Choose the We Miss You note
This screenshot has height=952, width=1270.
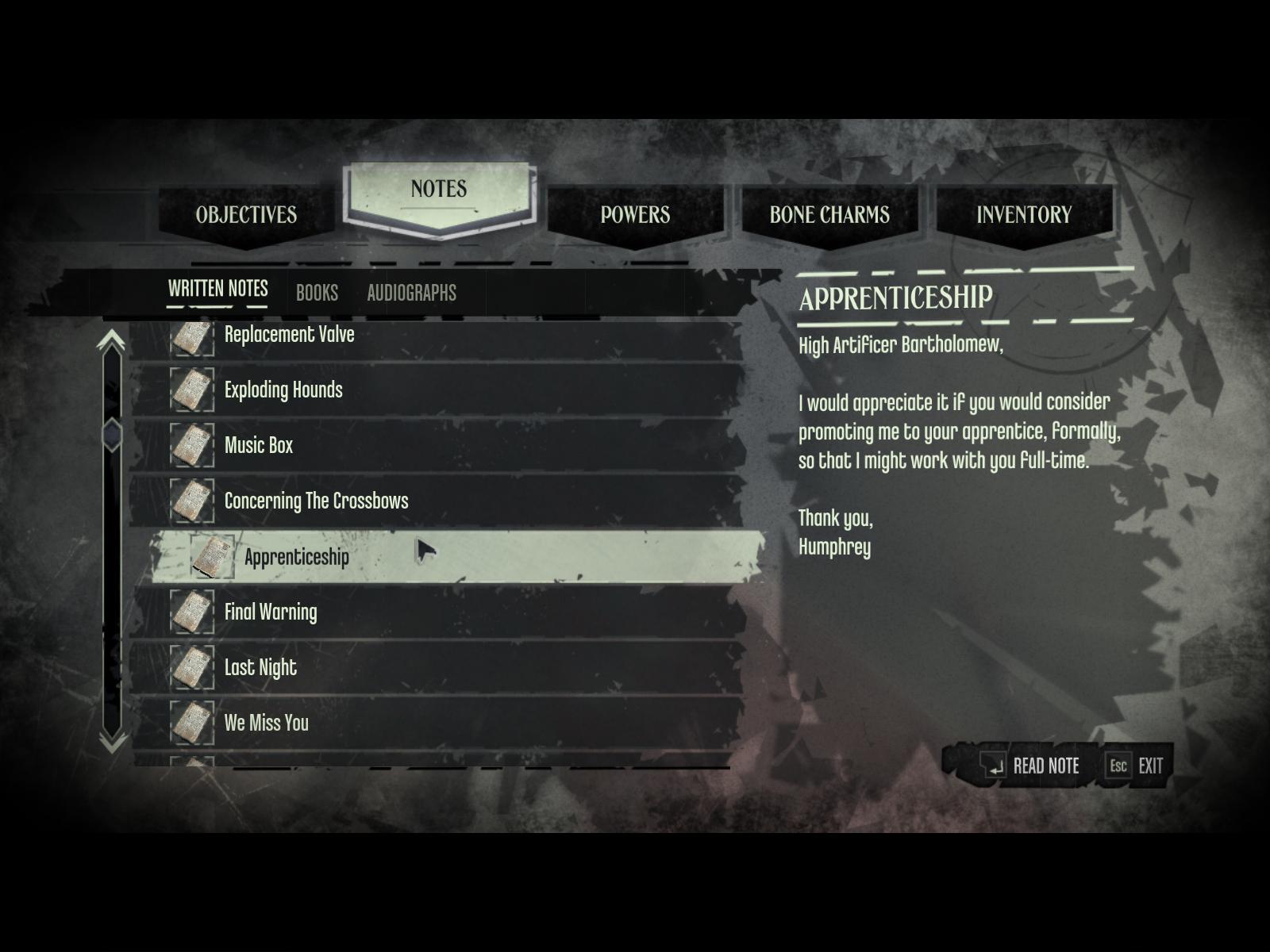click(x=267, y=724)
